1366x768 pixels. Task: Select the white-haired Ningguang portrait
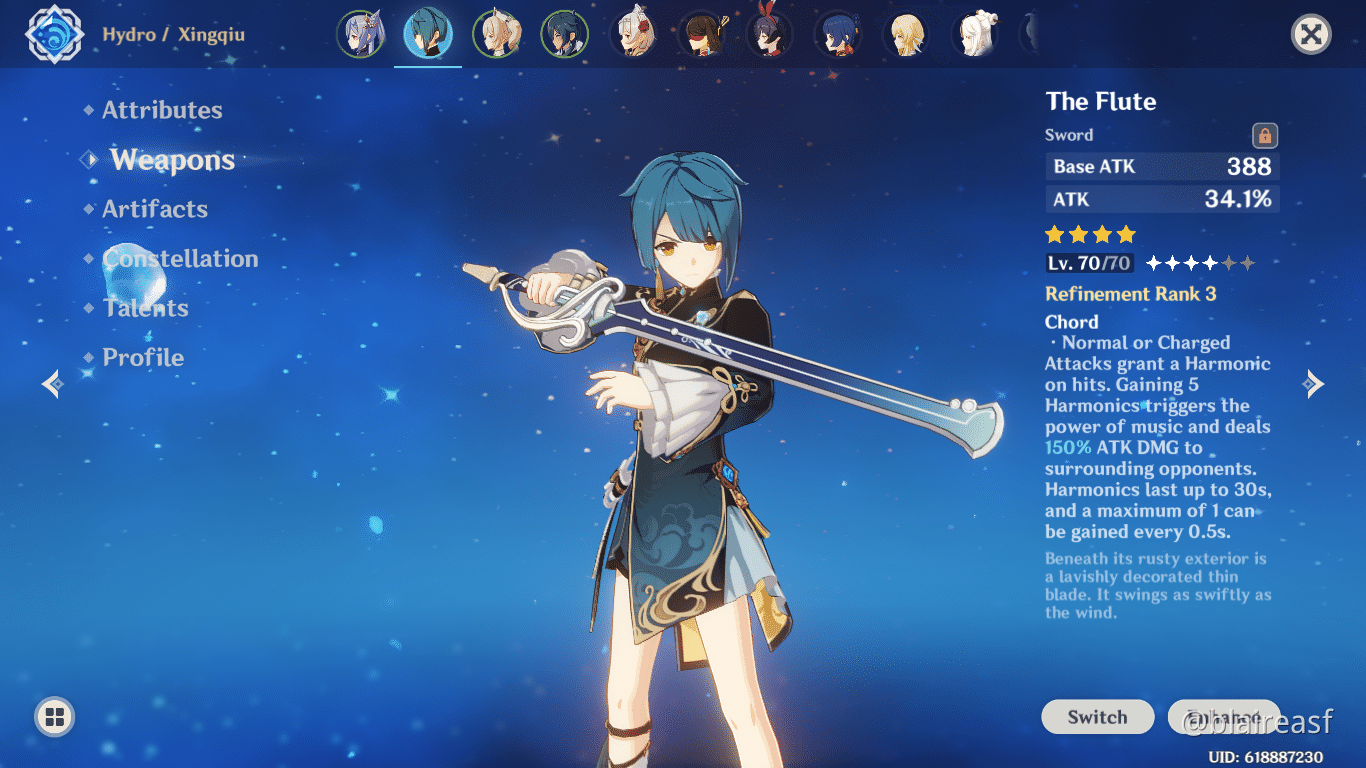click(x=973, y=33)
